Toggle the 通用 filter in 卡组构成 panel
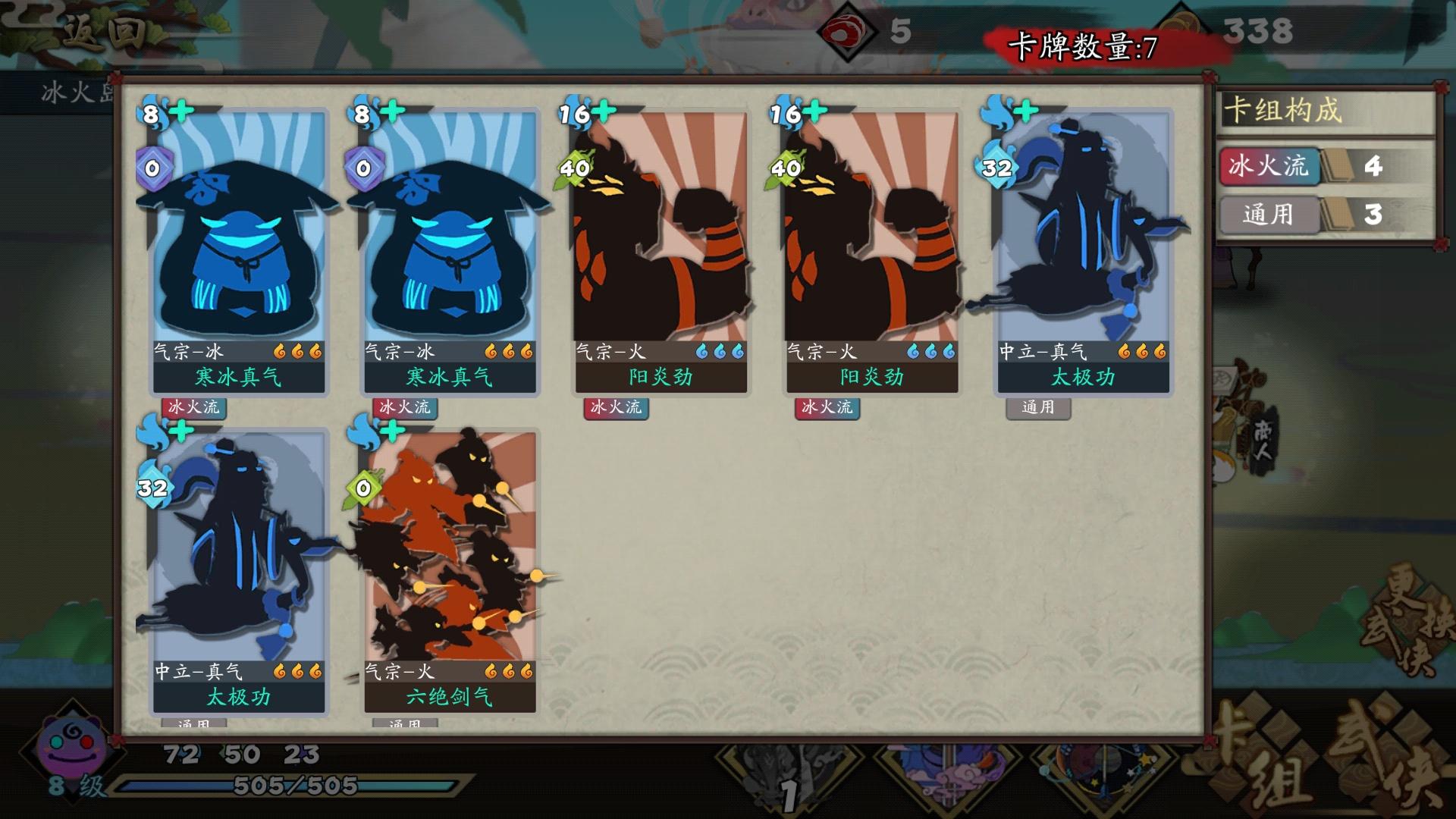Screen dimensions: 1456x819 coord(1269,216)
